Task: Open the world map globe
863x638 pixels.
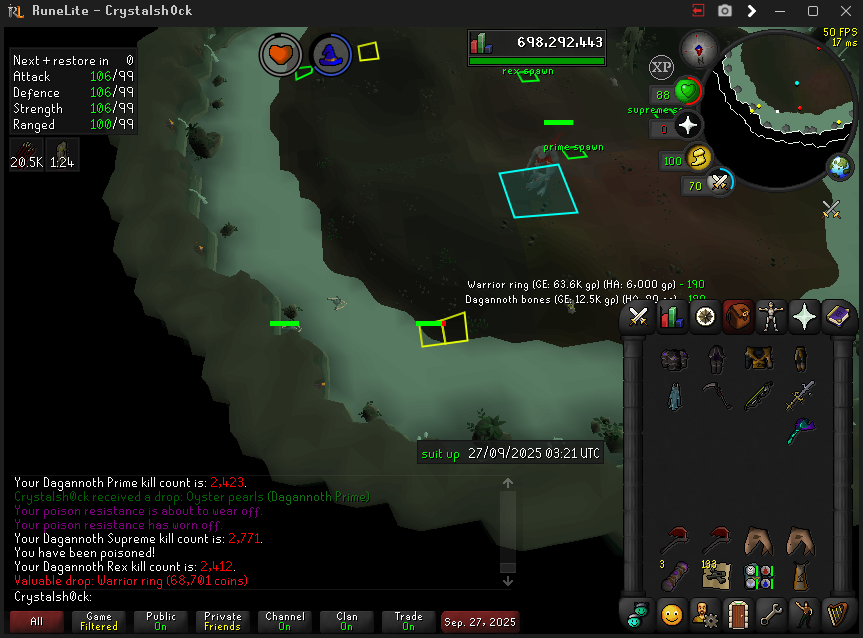Action: tap(839, 166)
